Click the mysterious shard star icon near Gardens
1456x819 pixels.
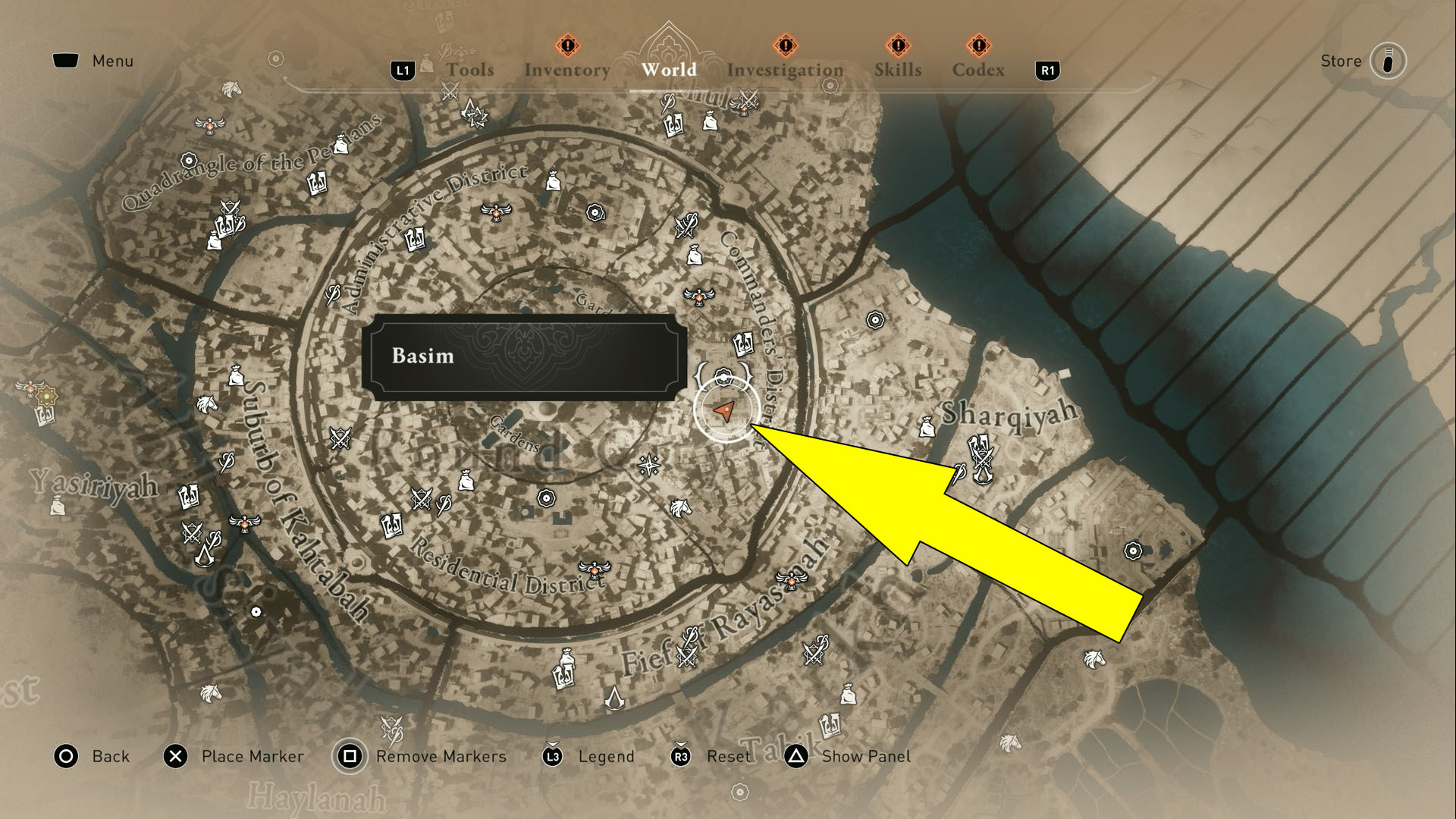point(648,465)
